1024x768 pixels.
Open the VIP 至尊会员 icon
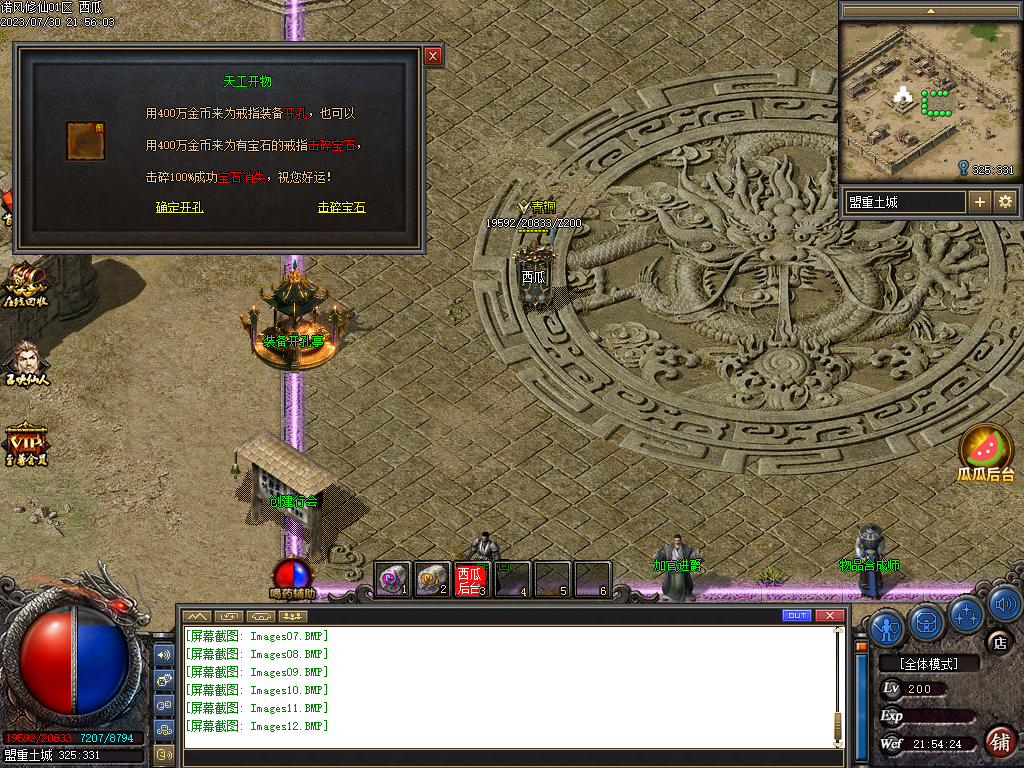pos(24,444)
